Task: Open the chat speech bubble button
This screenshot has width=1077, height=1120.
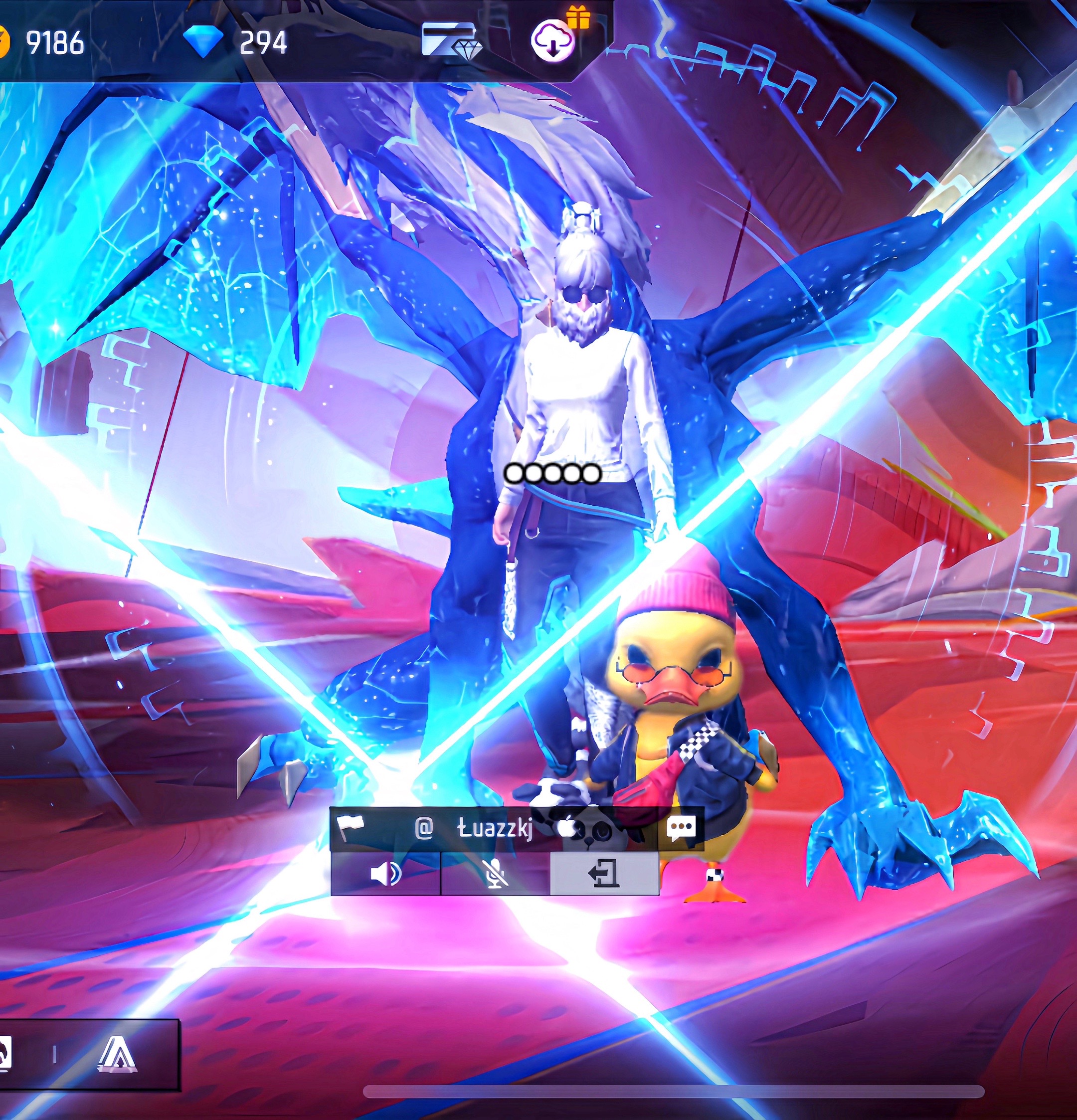Action: pyautogui.click(x=681, y=828)
